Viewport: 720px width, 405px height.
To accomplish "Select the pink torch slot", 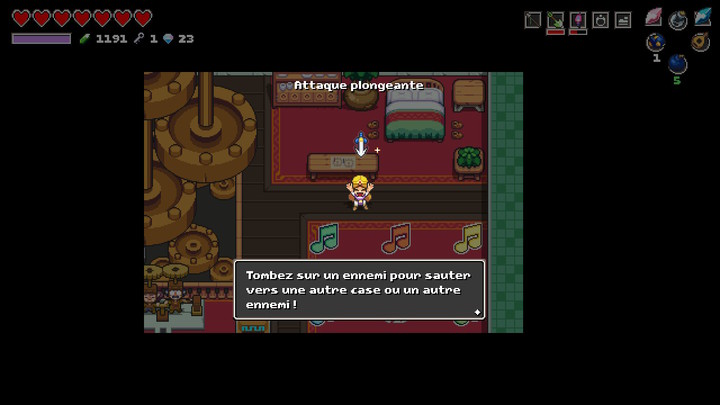I will (578, 19).
